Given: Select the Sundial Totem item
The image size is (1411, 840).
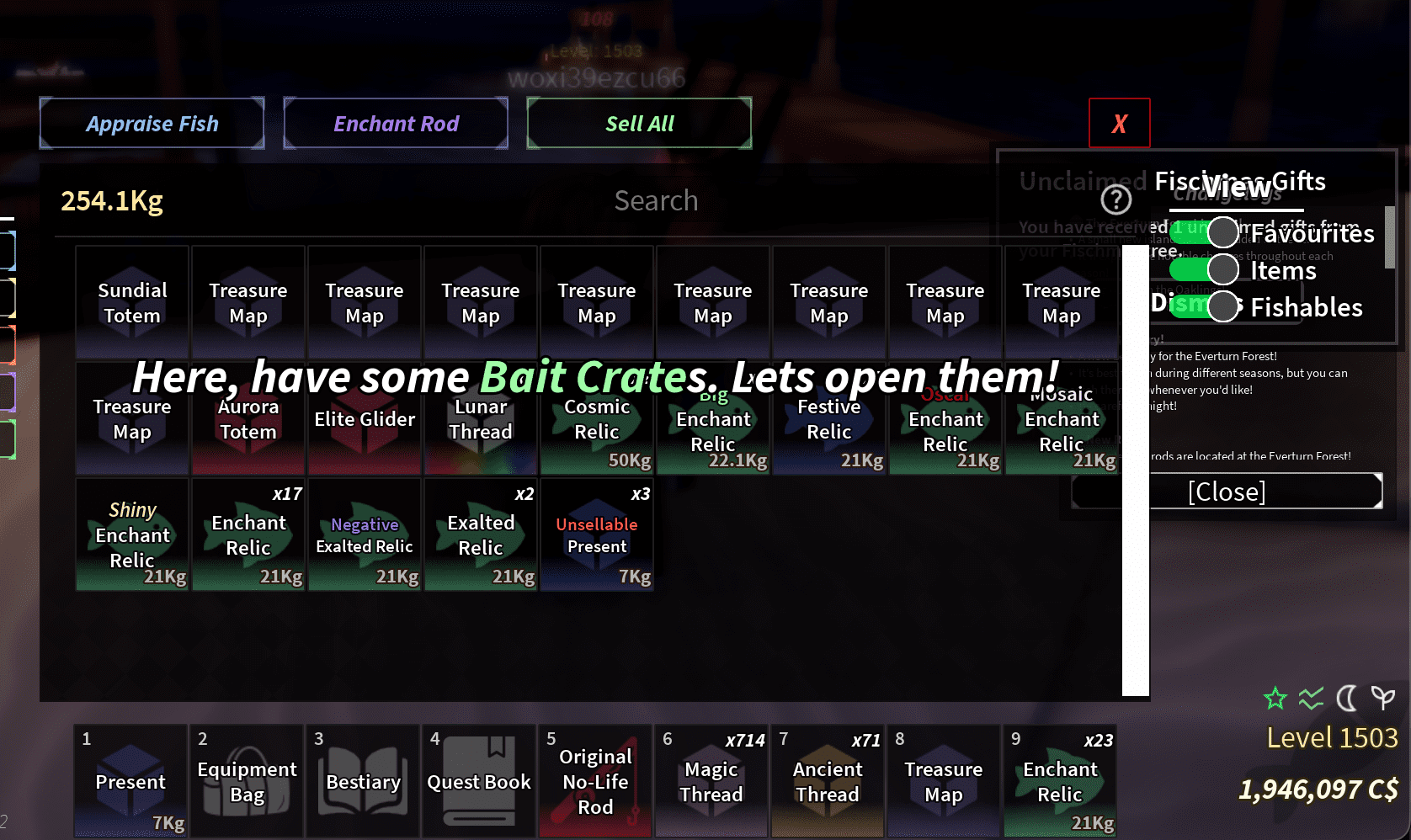Looking at the screenshot, I should (131, 303).
